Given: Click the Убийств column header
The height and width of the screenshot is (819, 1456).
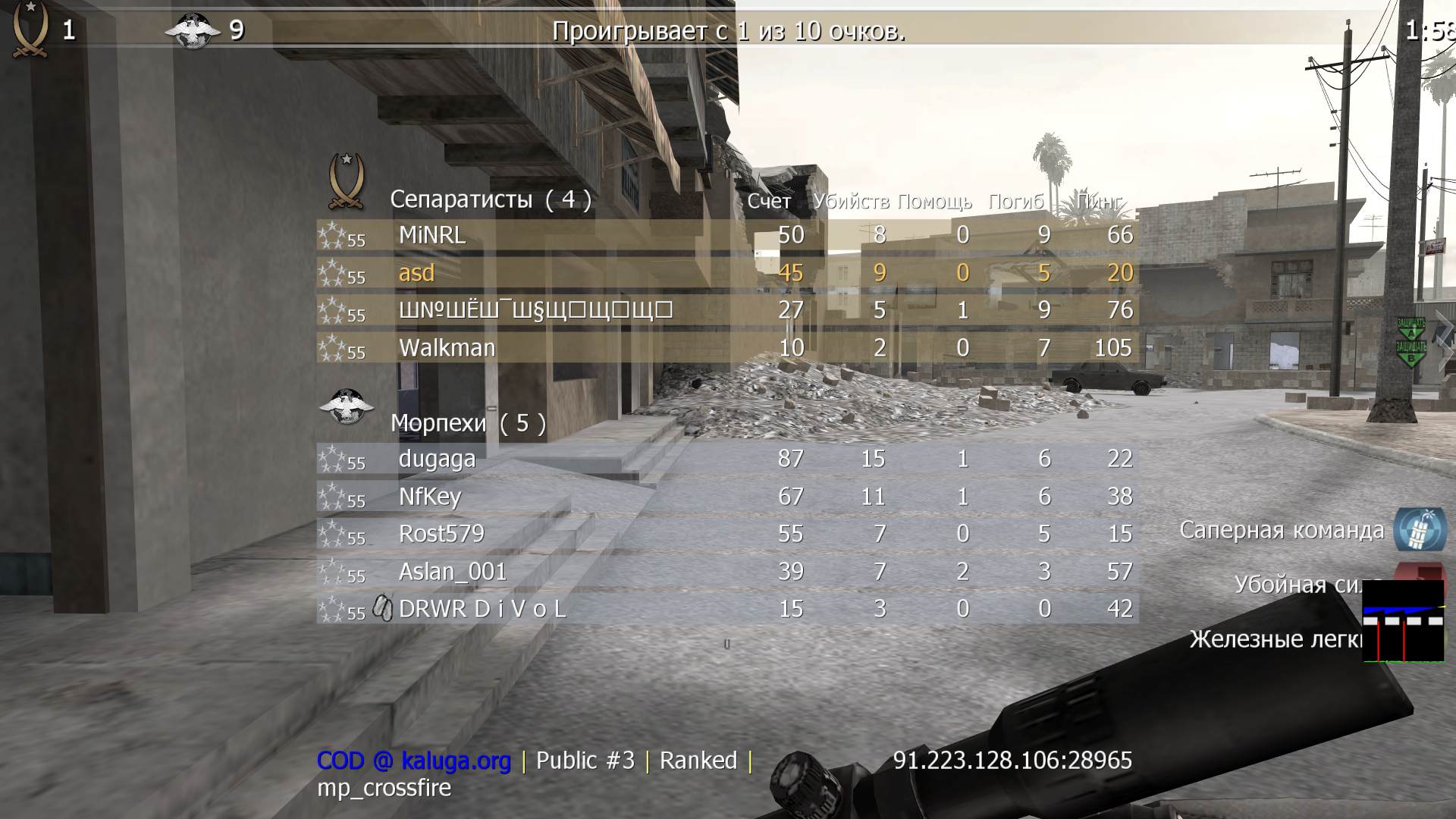Looking at the screenshot, I should 851,202.
